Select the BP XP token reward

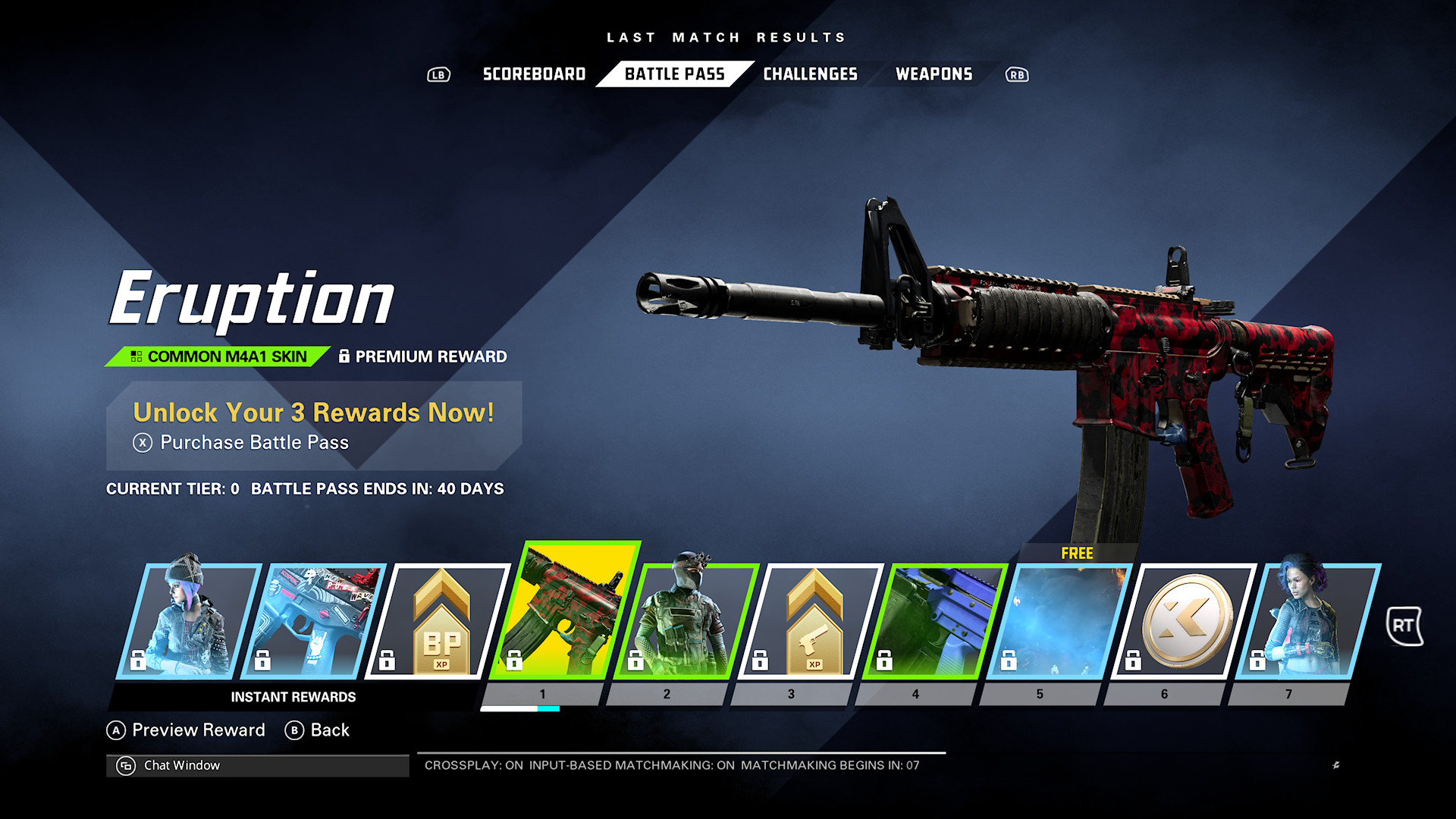tap(438, 620)
